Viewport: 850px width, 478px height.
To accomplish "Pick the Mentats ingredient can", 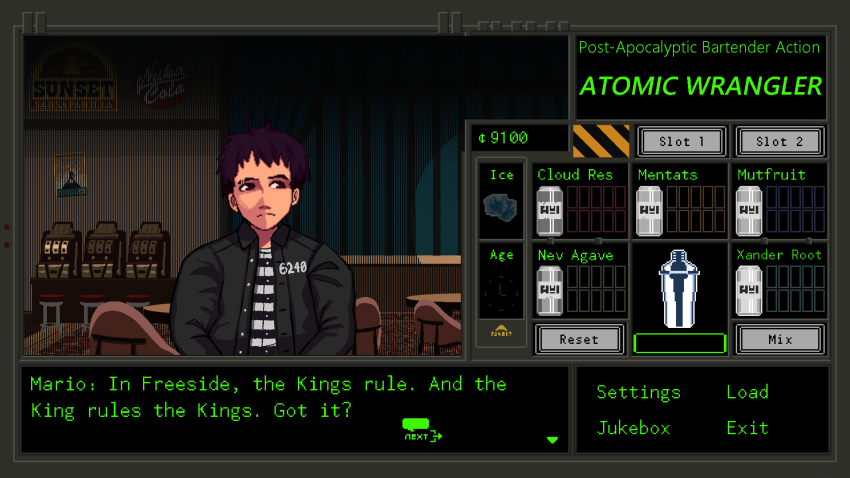I will coord(650,211).
